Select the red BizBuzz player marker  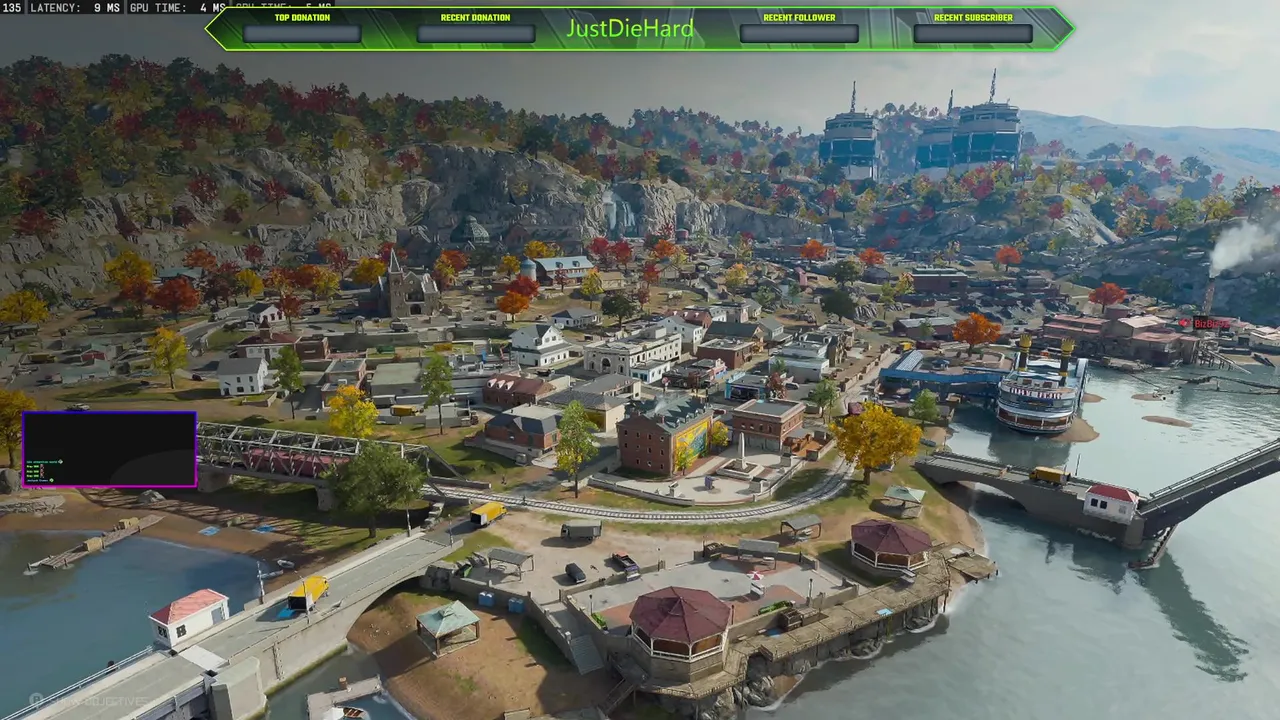(1185, 323)
